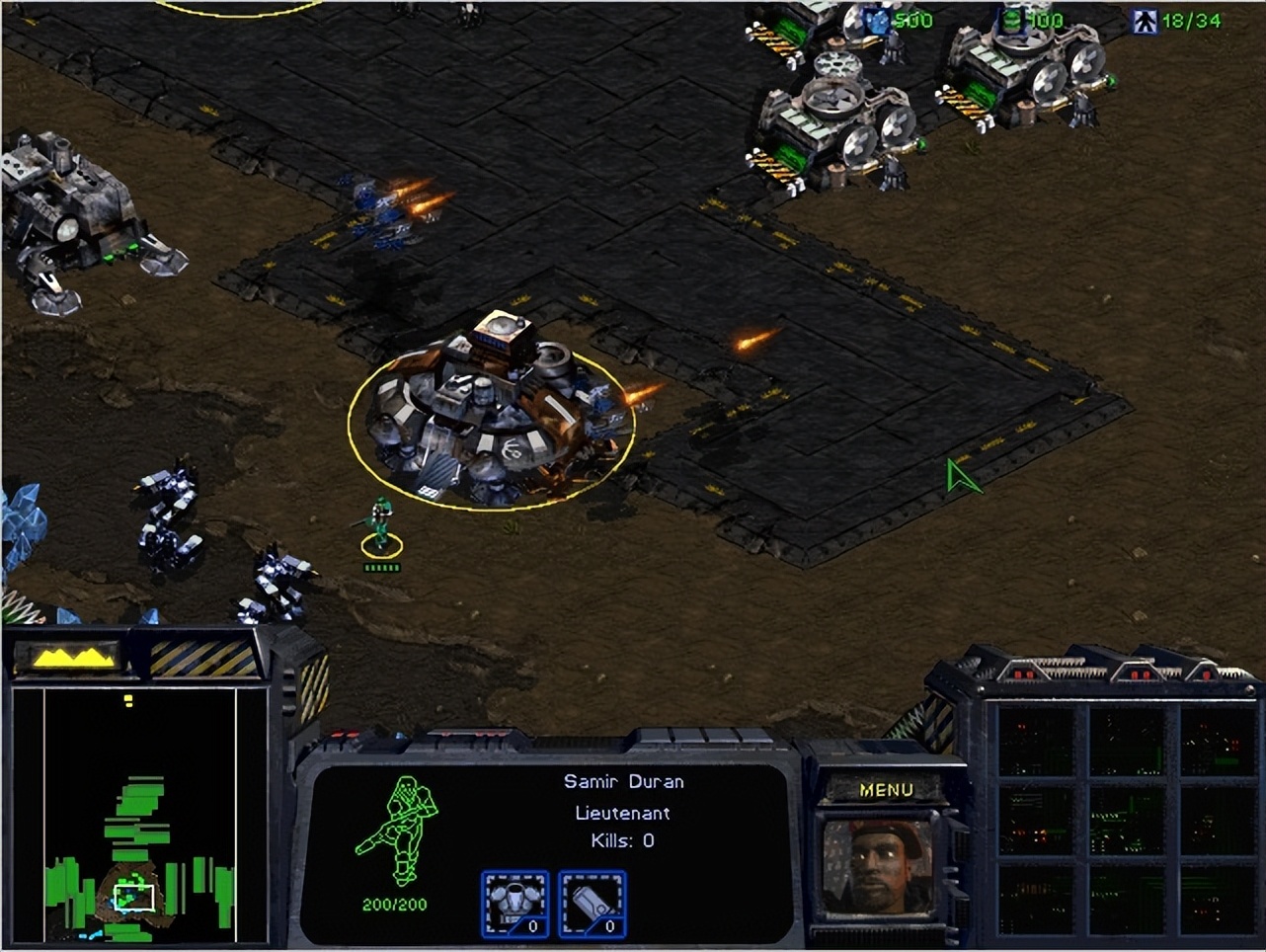Image resolution: width=1266 pixels, height=952 pixels.
Task: Click the green health bar under the marine
Action: pyautogui.click(x=380, y=566)
